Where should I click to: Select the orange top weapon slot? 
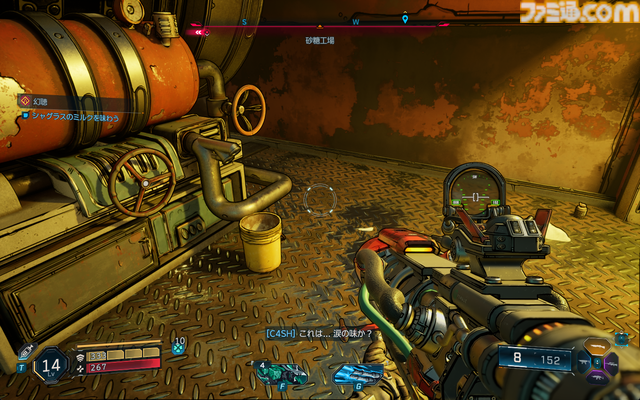pyautogui.click(x=599, y=346)
